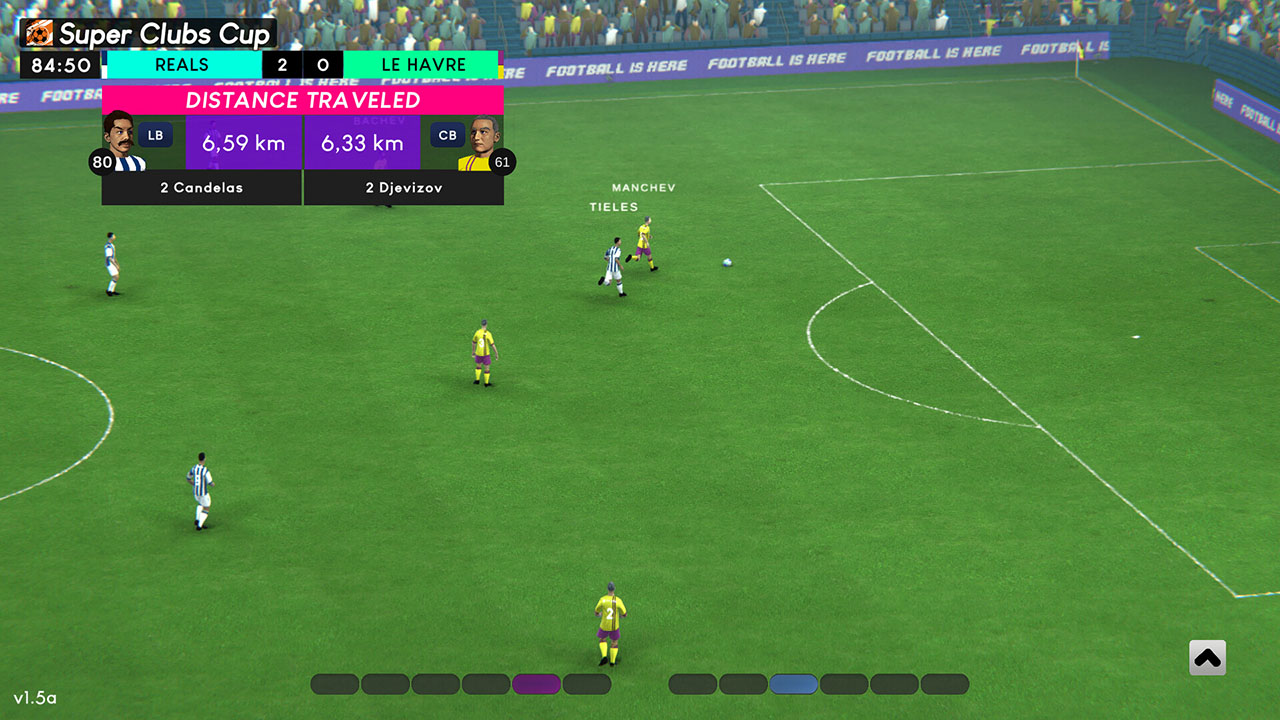Click the Super Clubs Cup tournament logo icon
The height and width of the screenshot is (720, 1280).
(x=38, y=33)
